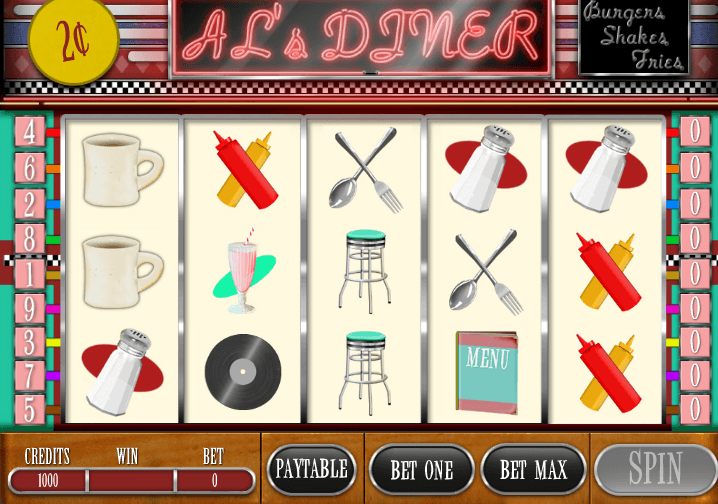The image size is (718, 504).
Task: Spin the reels
Action: pos(654,470)
